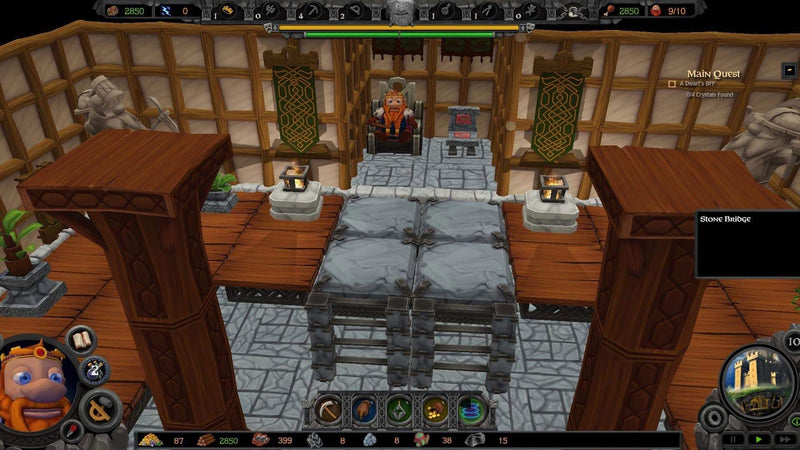Select the dwarf population counter icon
This screenshot has height=450, width=800.
point(656,11)
